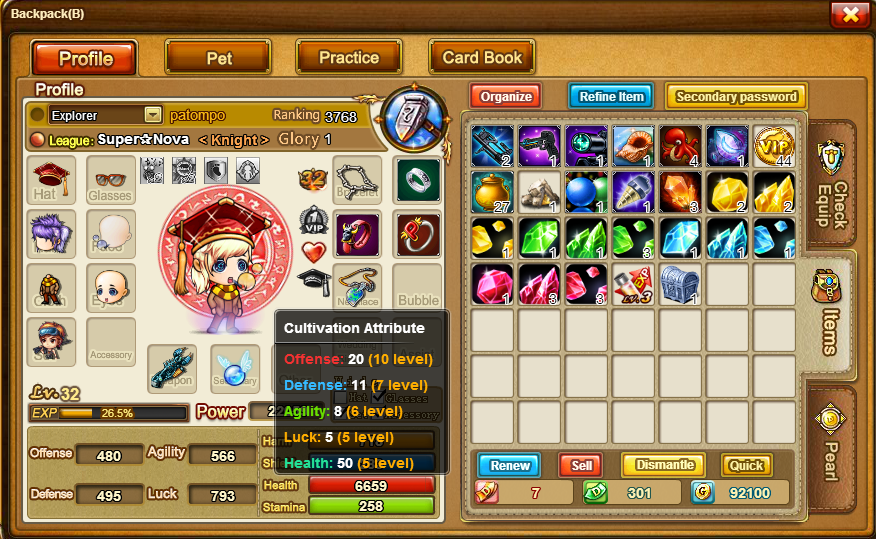
Task: Select the silver treasure chest item
Action: (680, 284)
